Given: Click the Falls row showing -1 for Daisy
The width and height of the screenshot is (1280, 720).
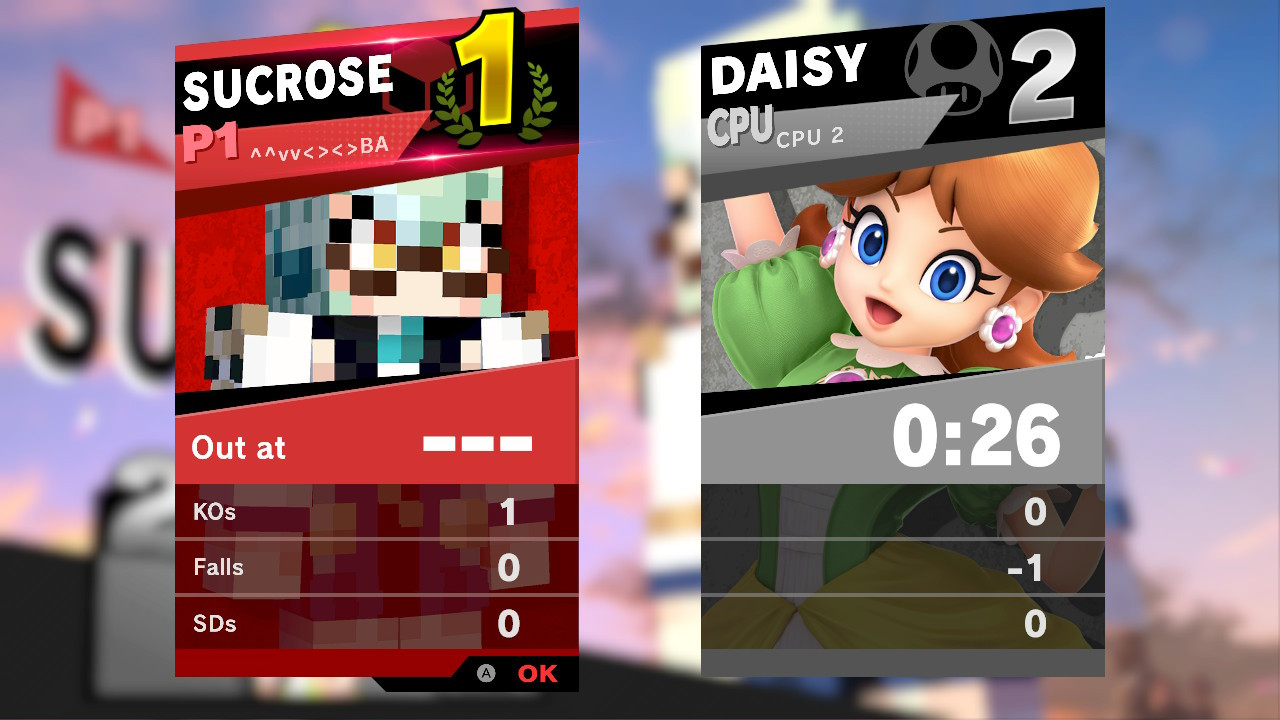Looking at the screenshot, I should 900,567.
